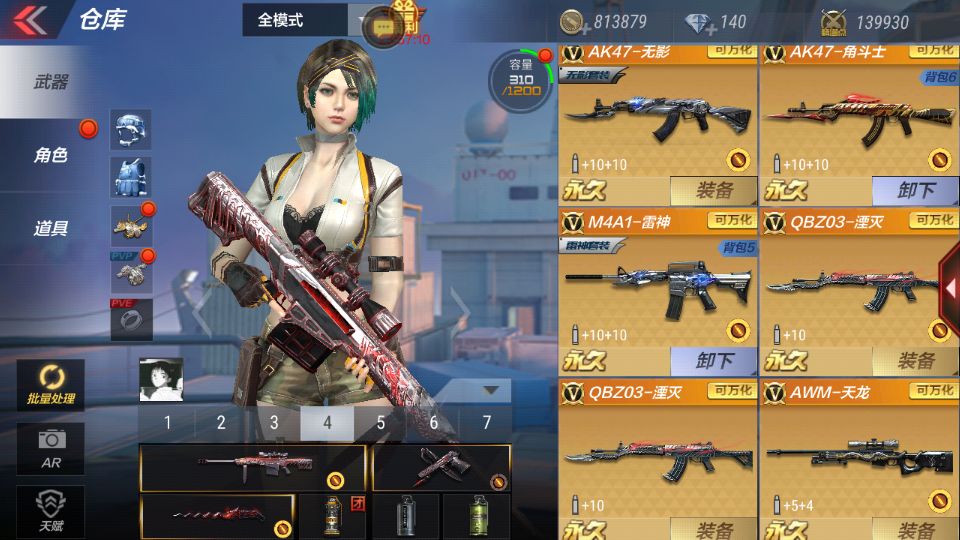Unequip AK47-角斗士 using 卸下 button
Viewport: 960px width, 540px height.
point(914,190)
